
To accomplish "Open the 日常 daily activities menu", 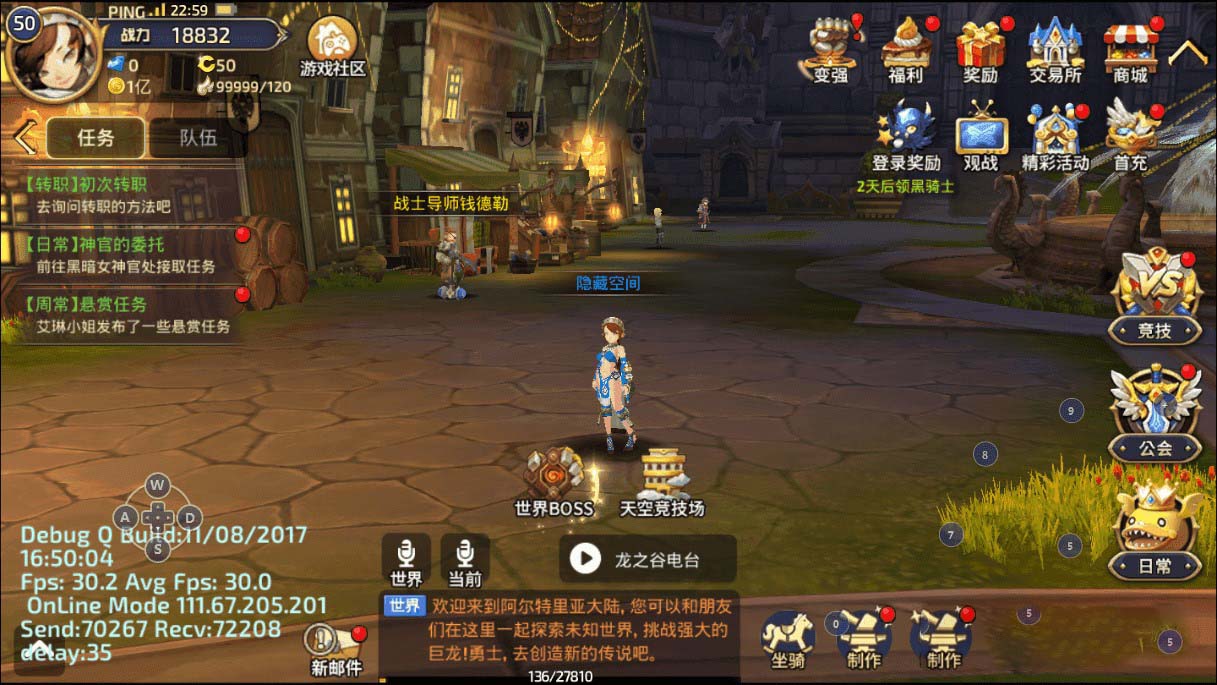I will point(1155,531).
